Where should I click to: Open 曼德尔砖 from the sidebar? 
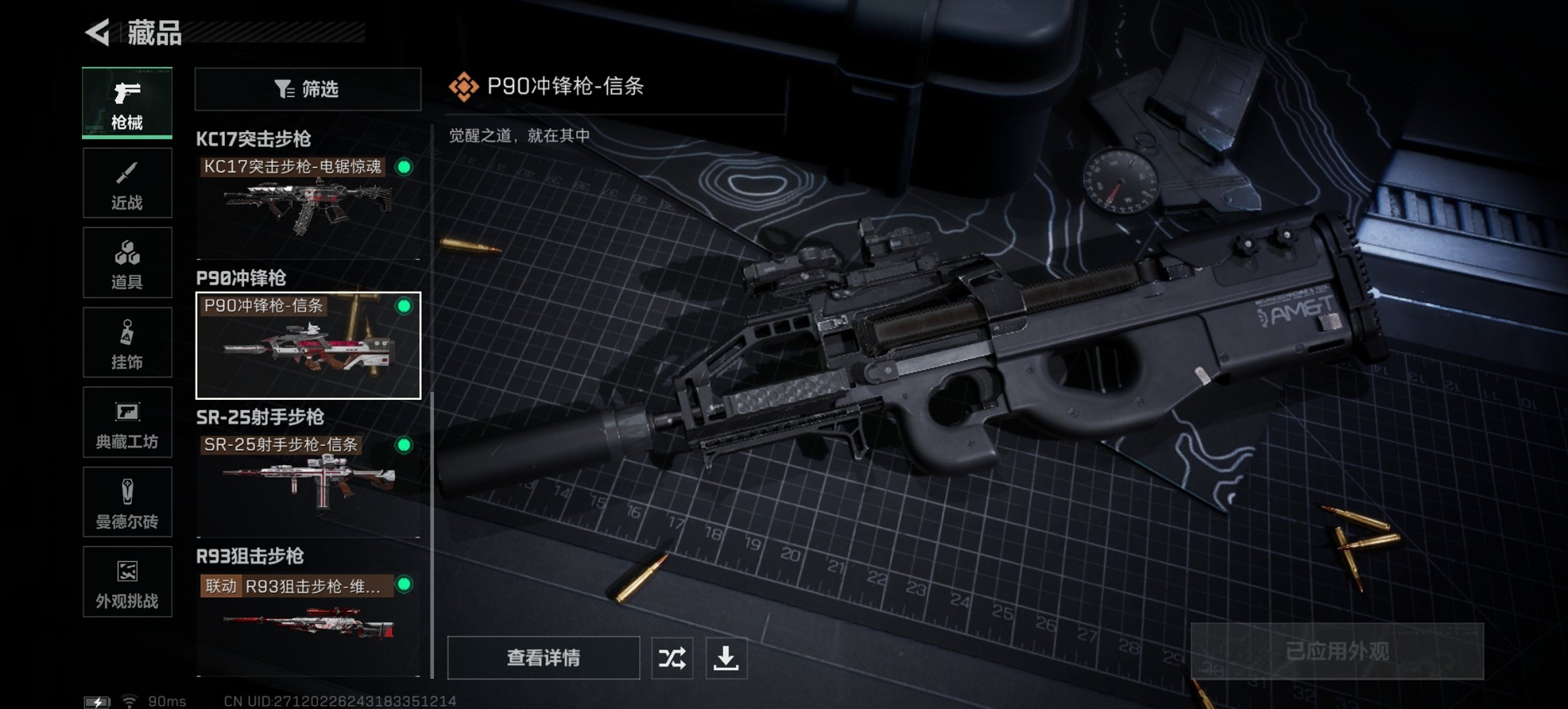(127, 503)
